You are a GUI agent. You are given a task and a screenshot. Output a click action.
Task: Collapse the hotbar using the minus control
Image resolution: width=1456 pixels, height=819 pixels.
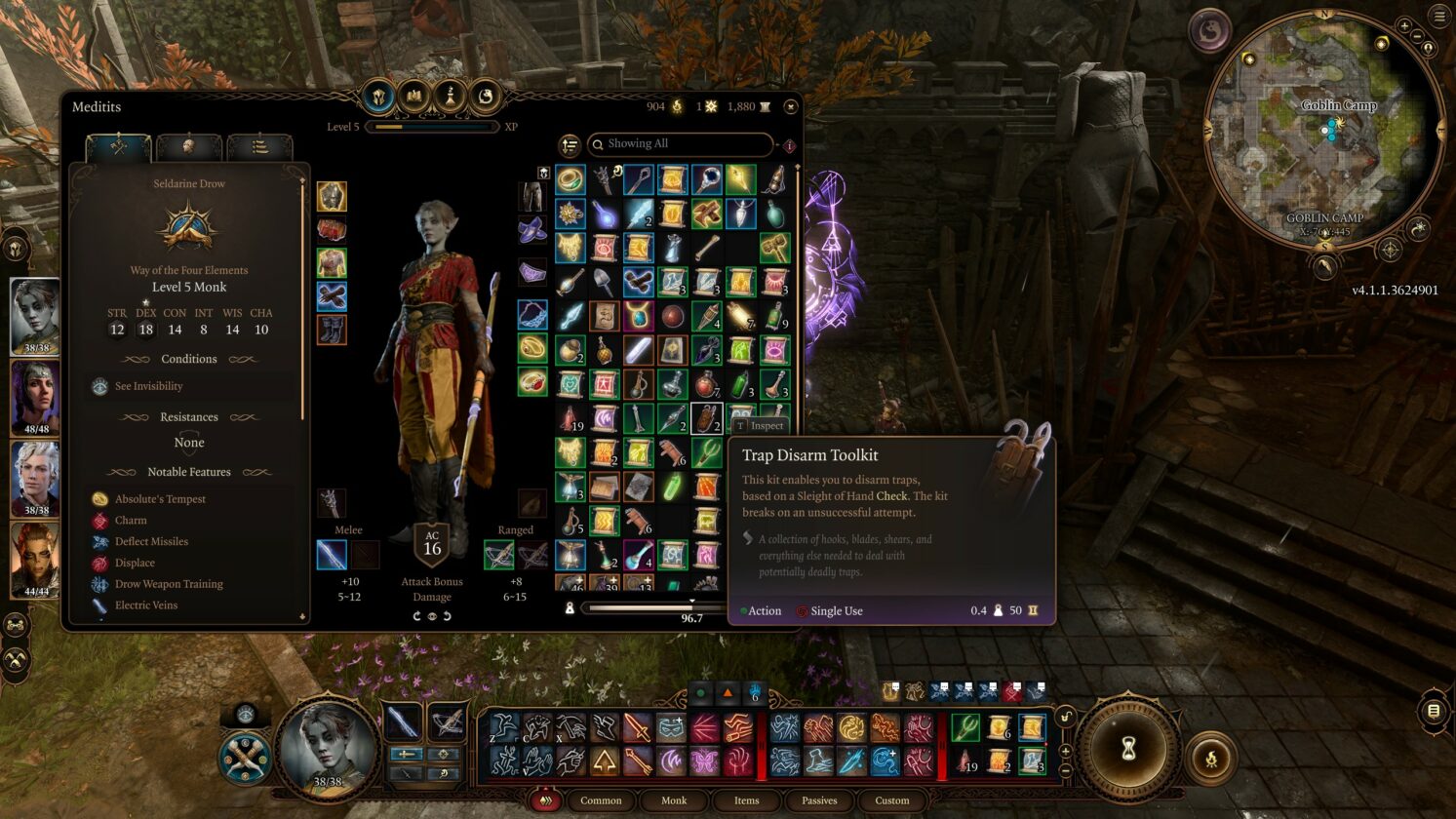pos(1066,769)
